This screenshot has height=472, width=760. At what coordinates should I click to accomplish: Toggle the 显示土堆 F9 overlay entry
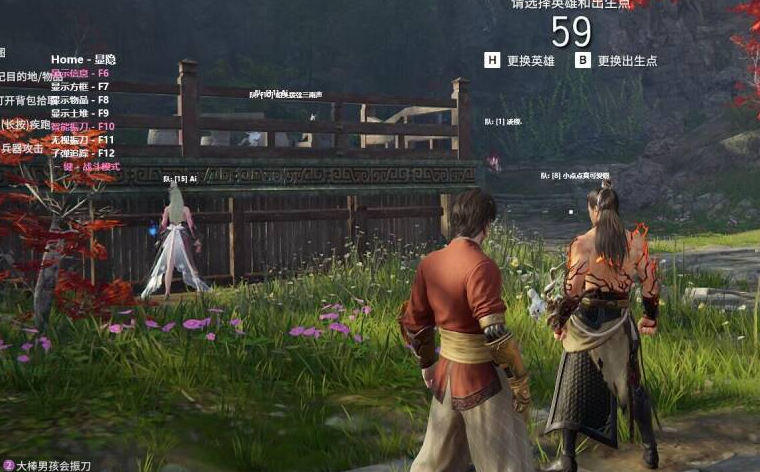click(80, 113)
